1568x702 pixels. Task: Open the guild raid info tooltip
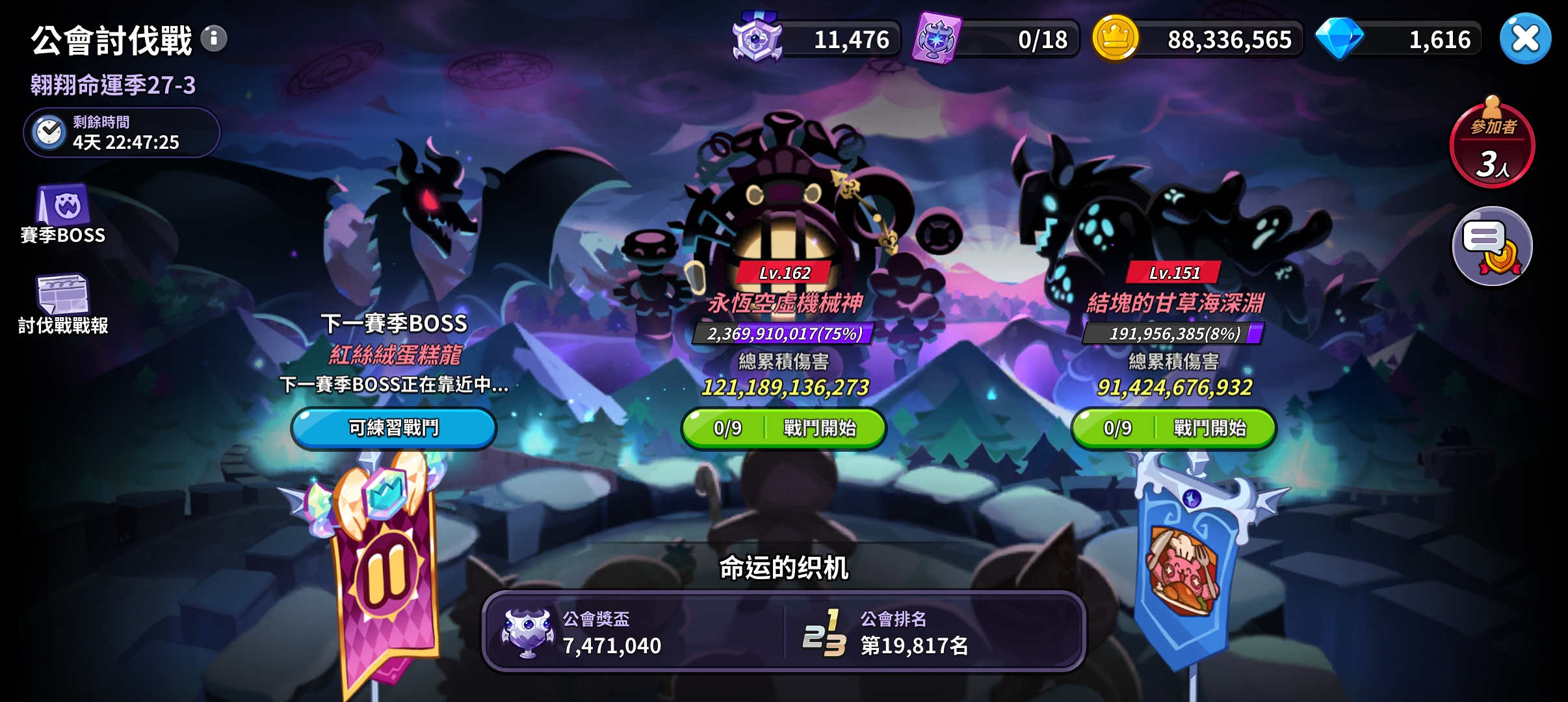213,38
